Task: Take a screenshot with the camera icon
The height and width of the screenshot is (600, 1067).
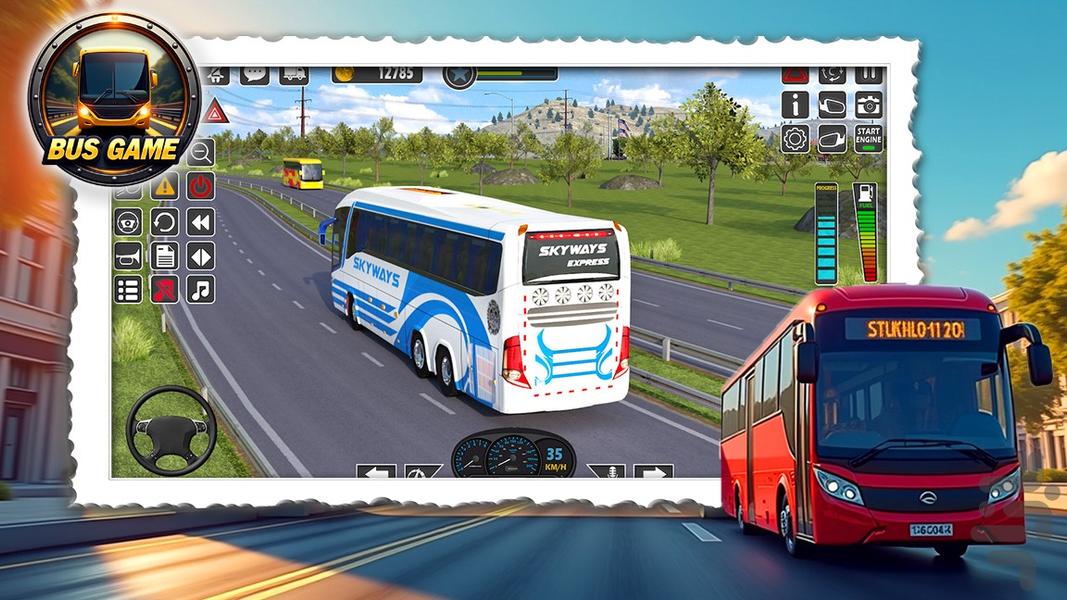Action: (x=868, y=104)
